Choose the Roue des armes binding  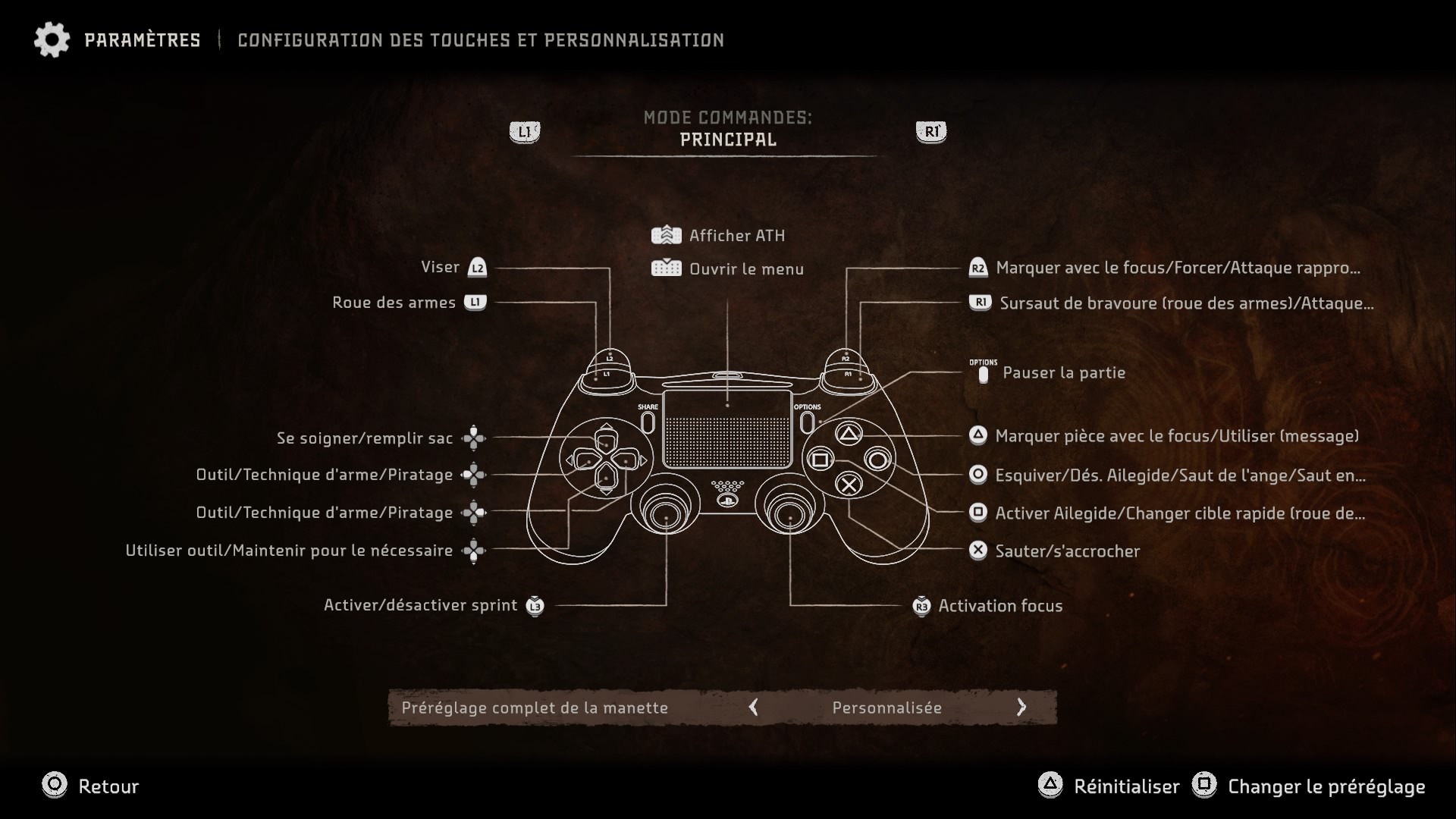point(394,303)
